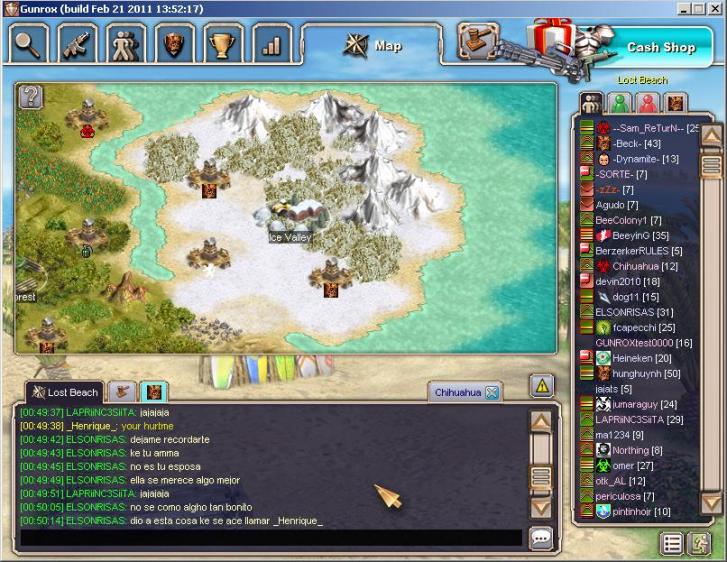This screenshot has height=562, width=727.
Task: Click the list view button below player list
Action: tap(673, 543)
